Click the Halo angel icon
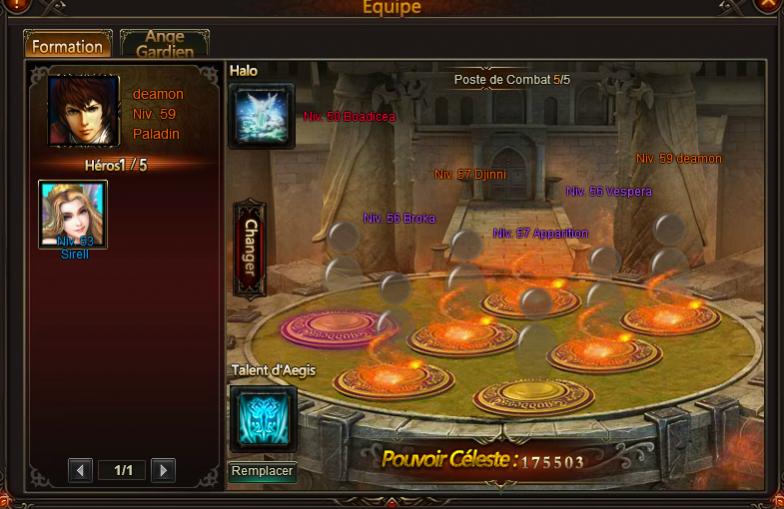The width and height of the screenshot is (784, 509). point(261,115)
